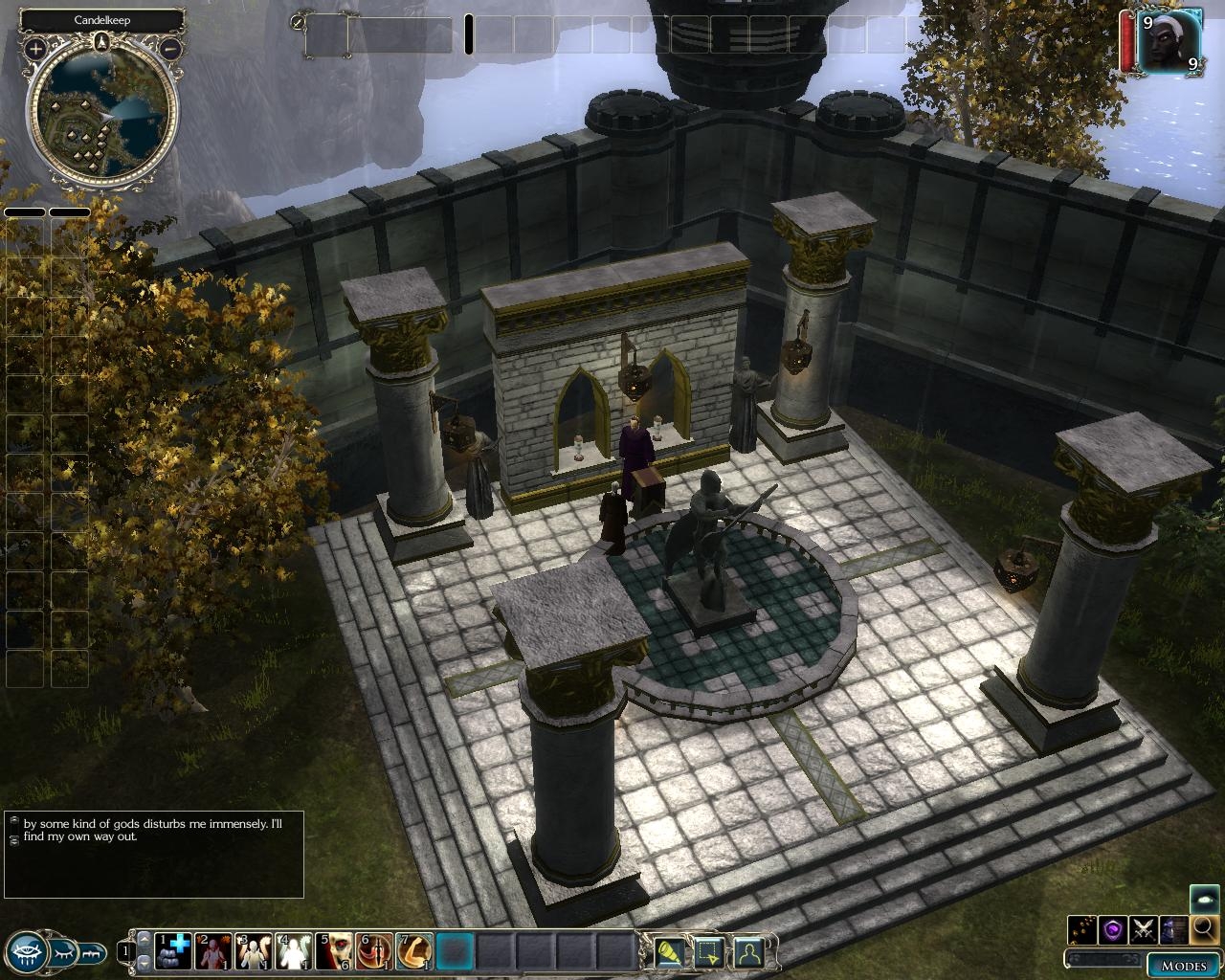Zoom in the minimap with plus button
This screenshot has height=980, width=1225.
pos(35,47)
